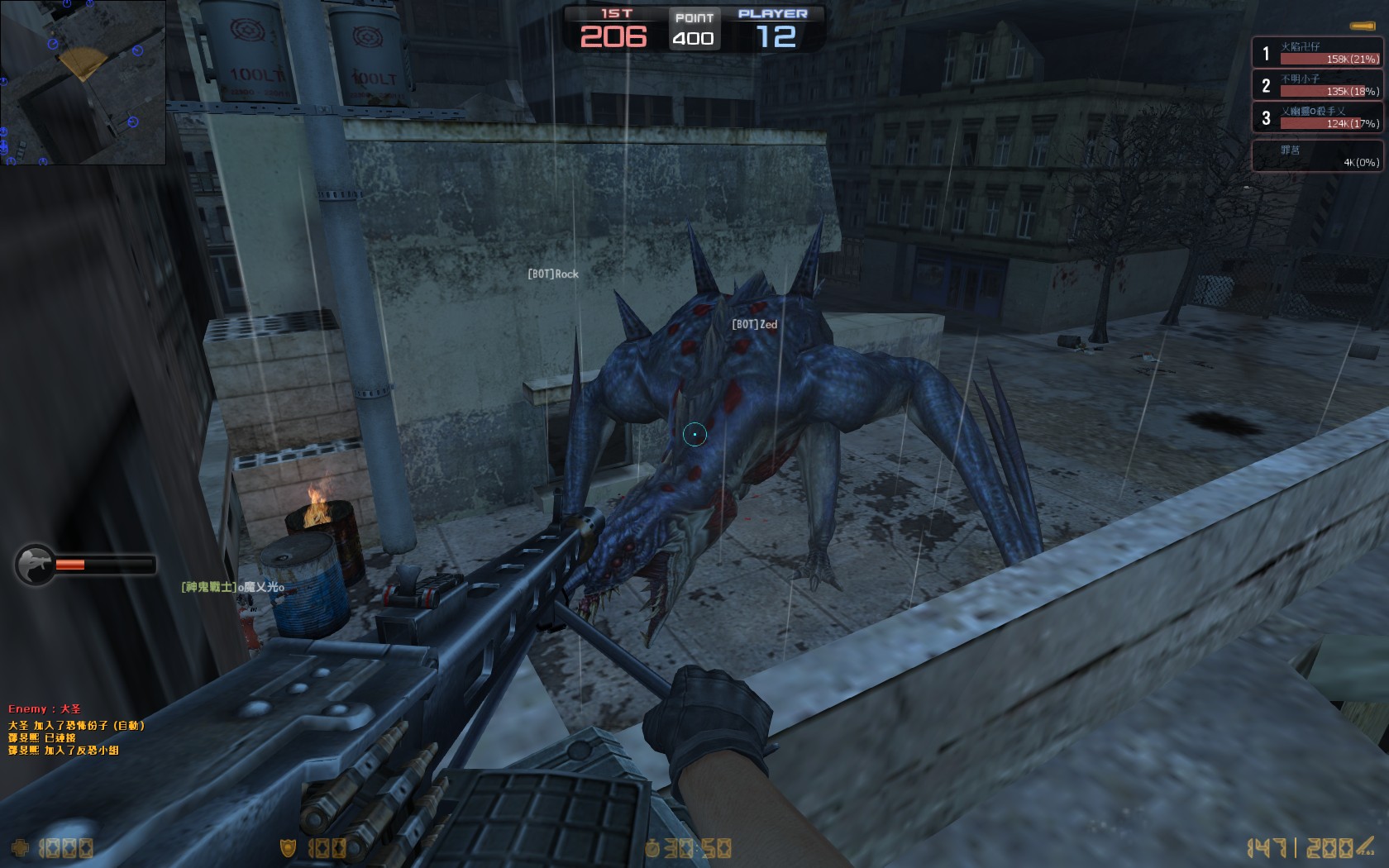1389x868 pixels.
Task: Click the round timer clock icon
Action: point(654,847)
